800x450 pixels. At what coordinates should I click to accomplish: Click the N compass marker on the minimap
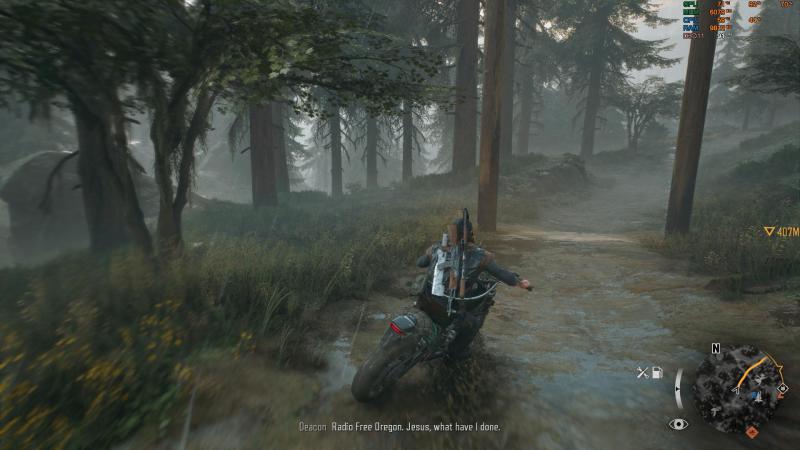coord(715,348)
